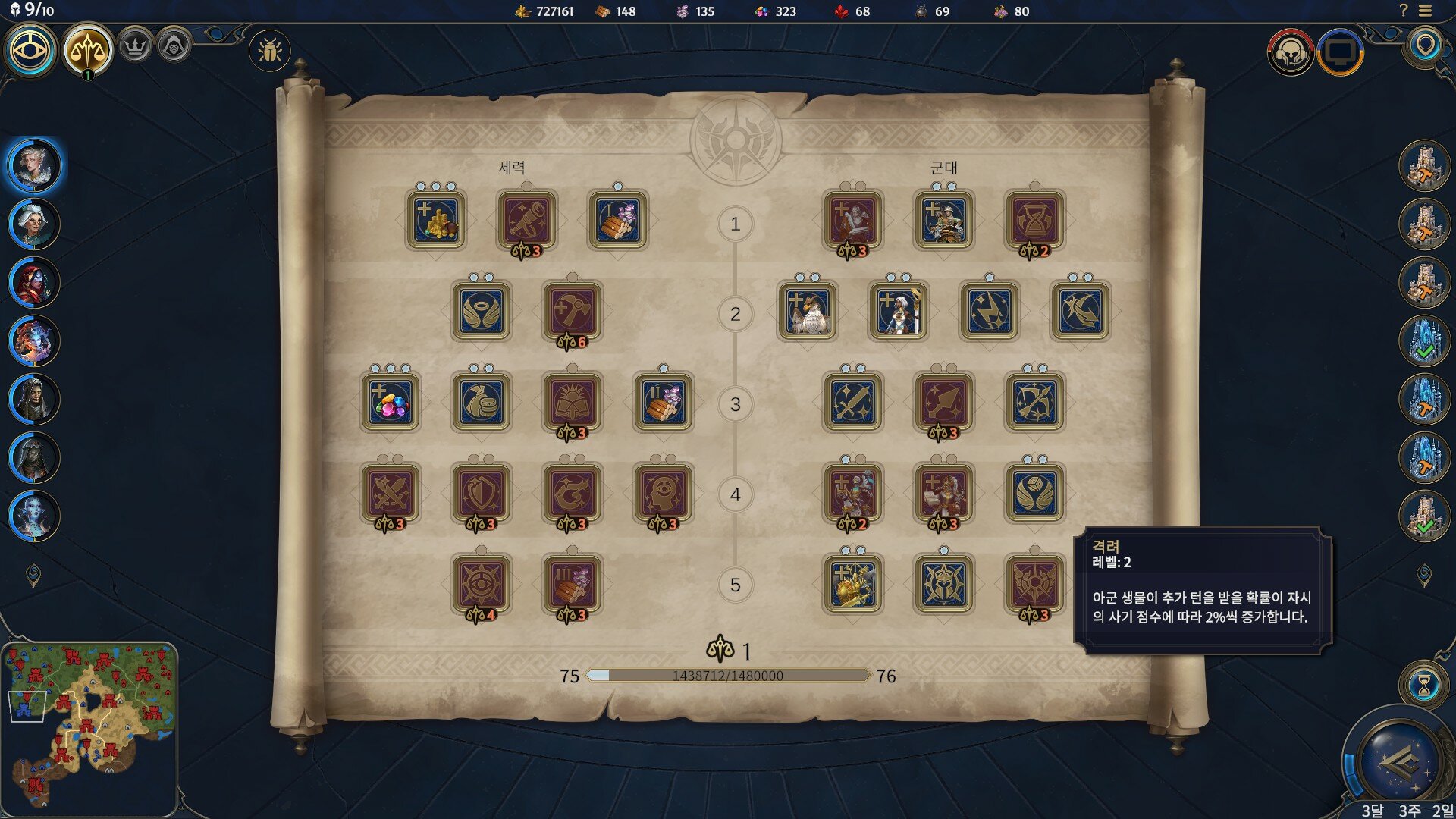Viewport: 1456px width, 819px height.
Task: Select the golden chariot law
Action: pyautogui.click(x=853, y=584)
